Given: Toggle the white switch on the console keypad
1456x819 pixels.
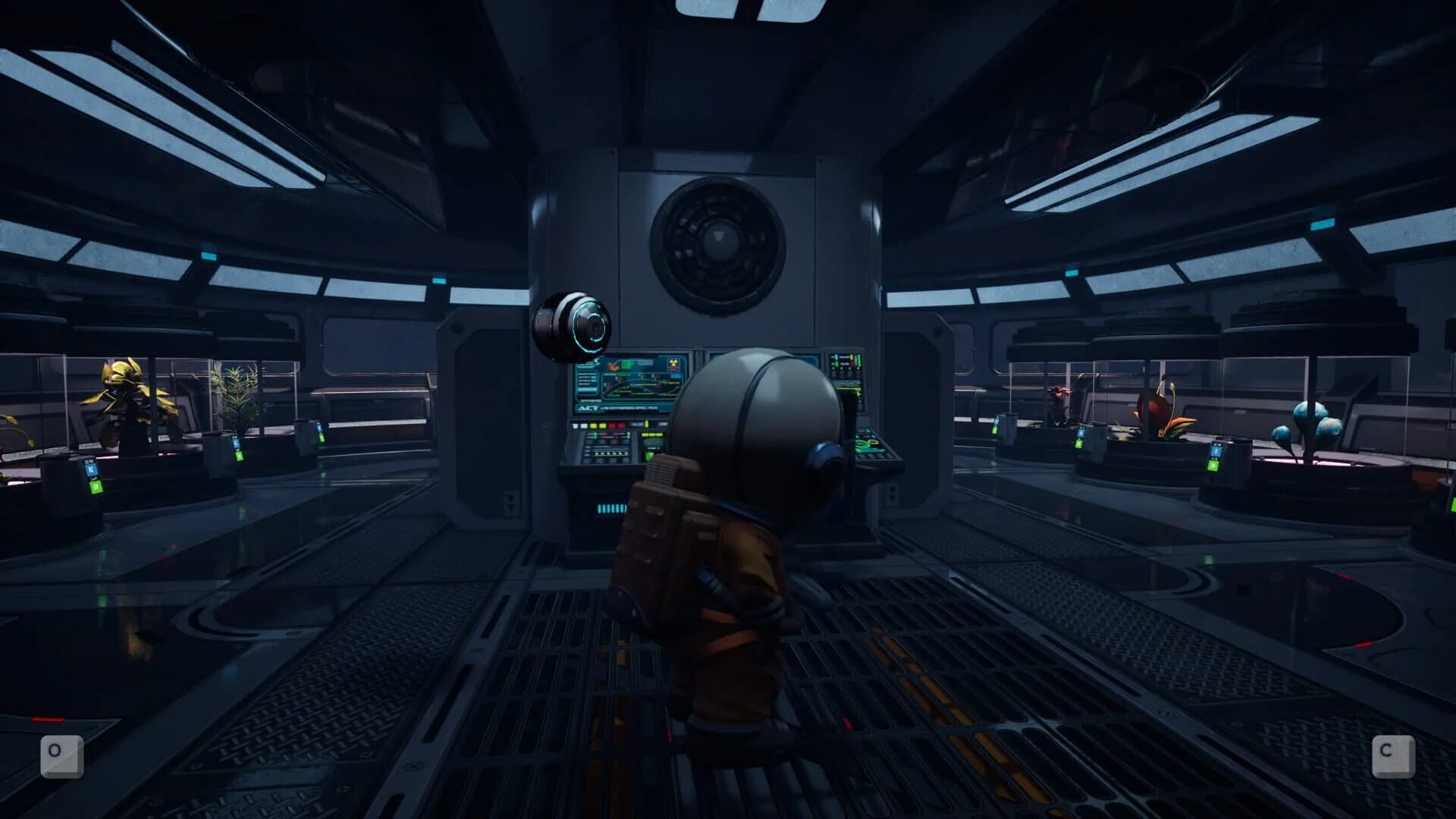Looking at the screenshot, I should (x=575, y=425).
